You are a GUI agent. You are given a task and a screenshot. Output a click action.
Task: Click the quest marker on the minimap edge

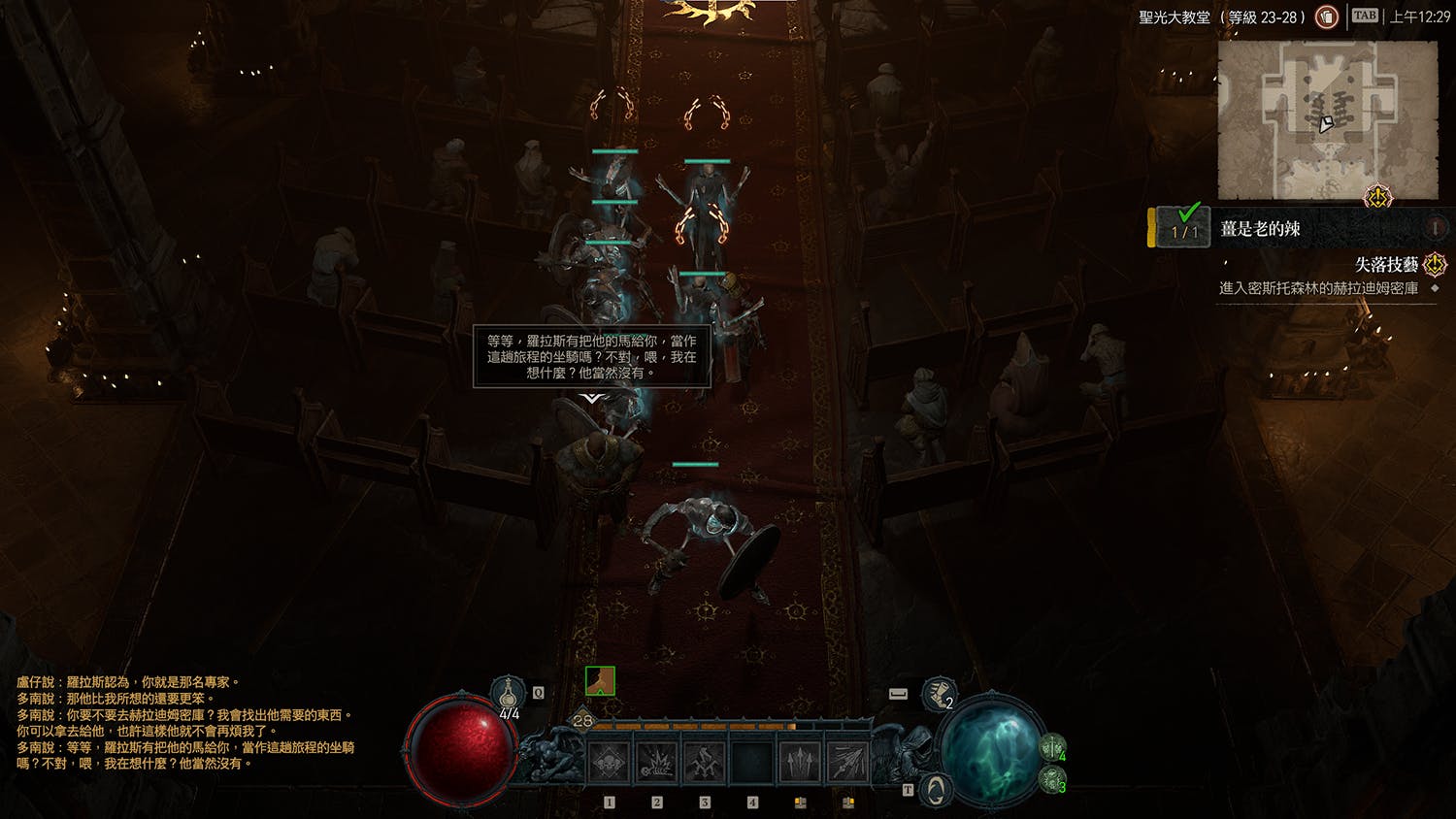(x=1377, y=198)
